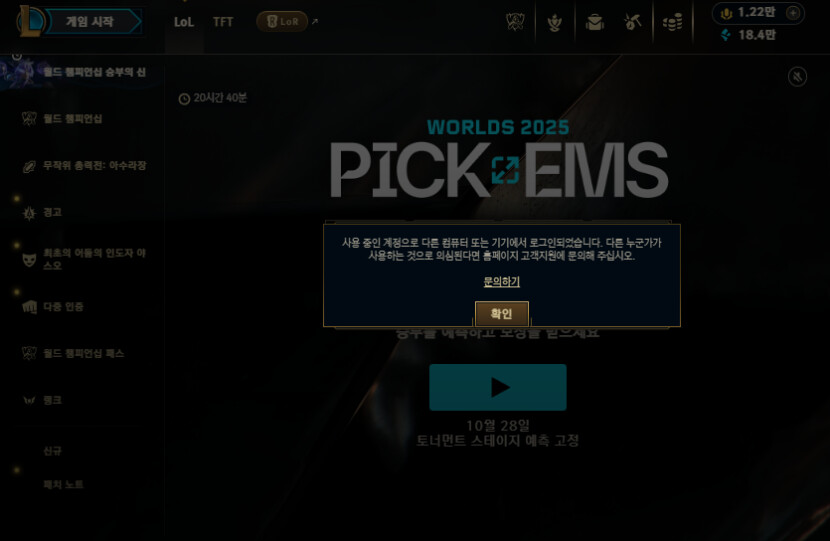Open the 랭크 sidebar entry
Image resolution: width=830 pixels, height=541 pixels.
(52, 400)
